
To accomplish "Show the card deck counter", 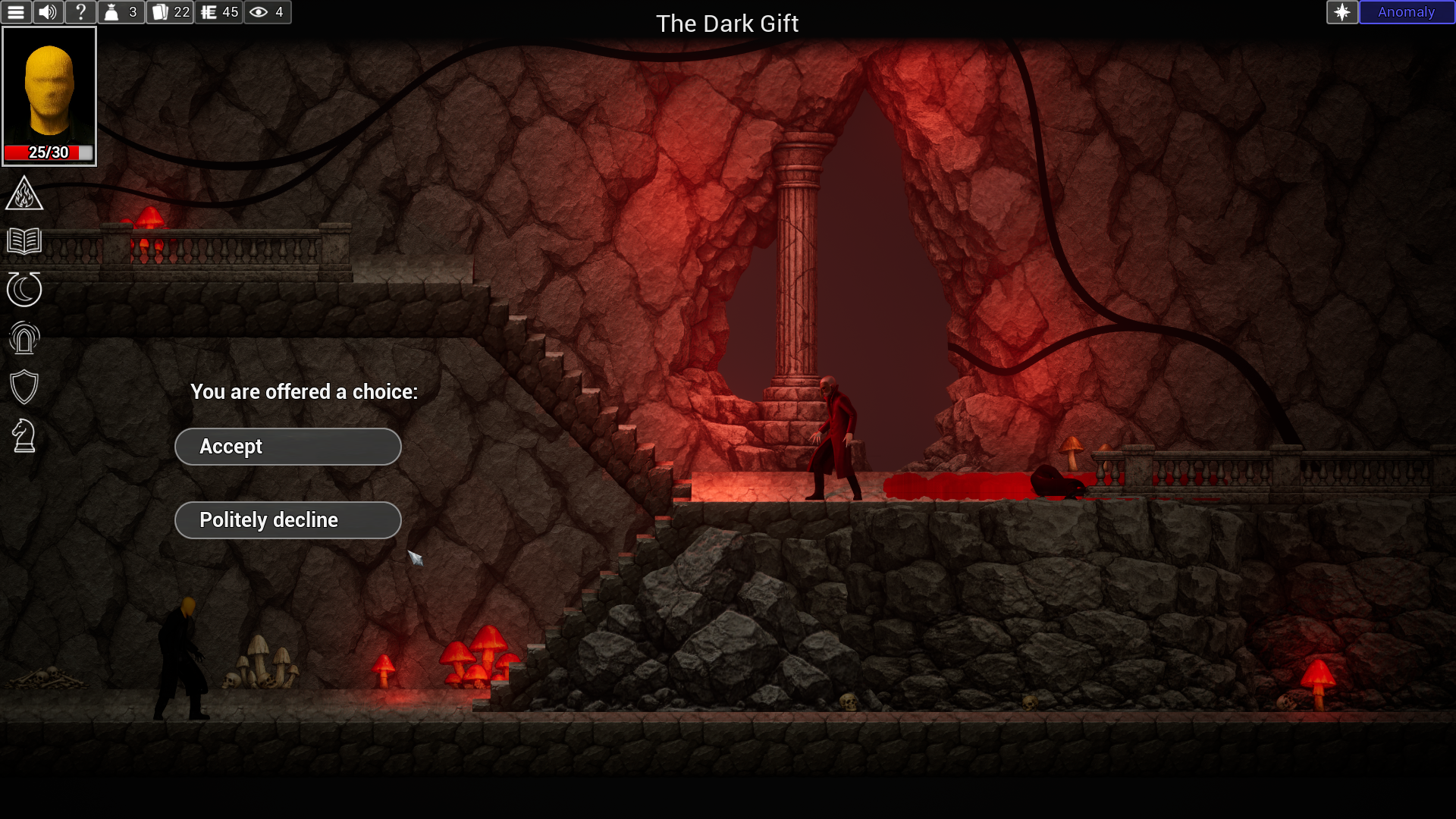I will (171, 12).
